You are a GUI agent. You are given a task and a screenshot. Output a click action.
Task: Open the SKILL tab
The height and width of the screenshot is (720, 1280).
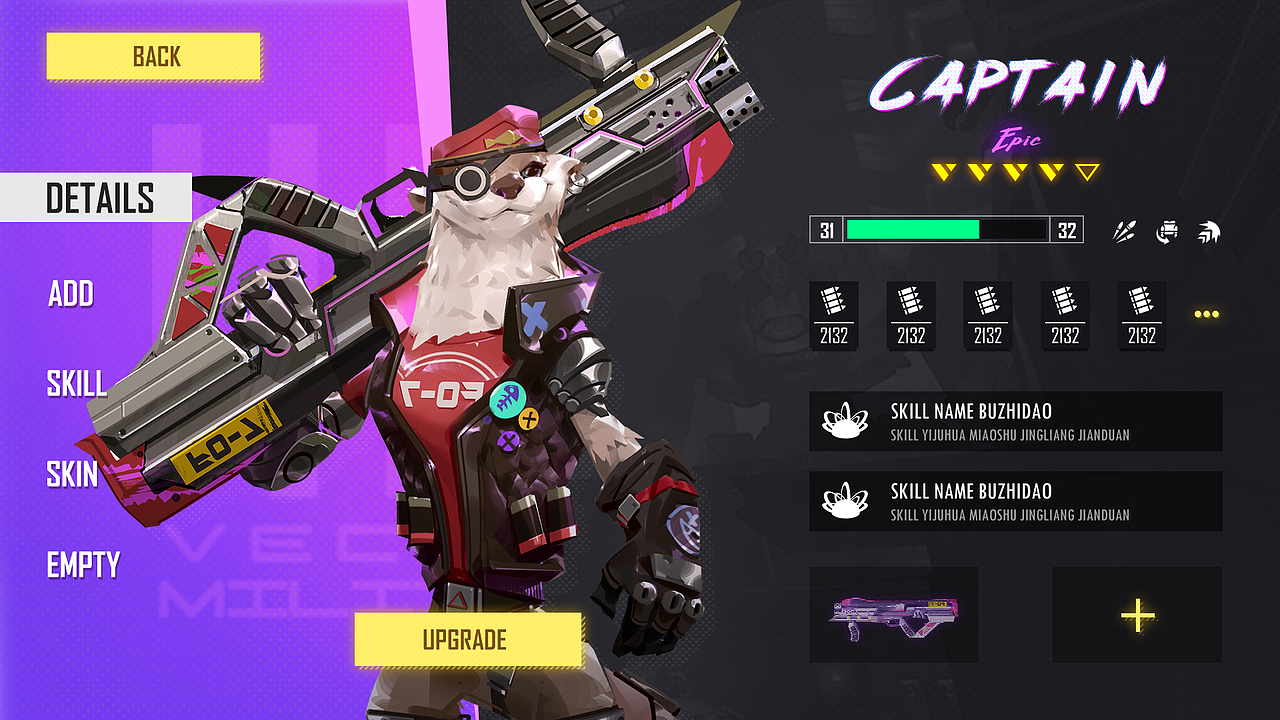(x=76, y=383)
